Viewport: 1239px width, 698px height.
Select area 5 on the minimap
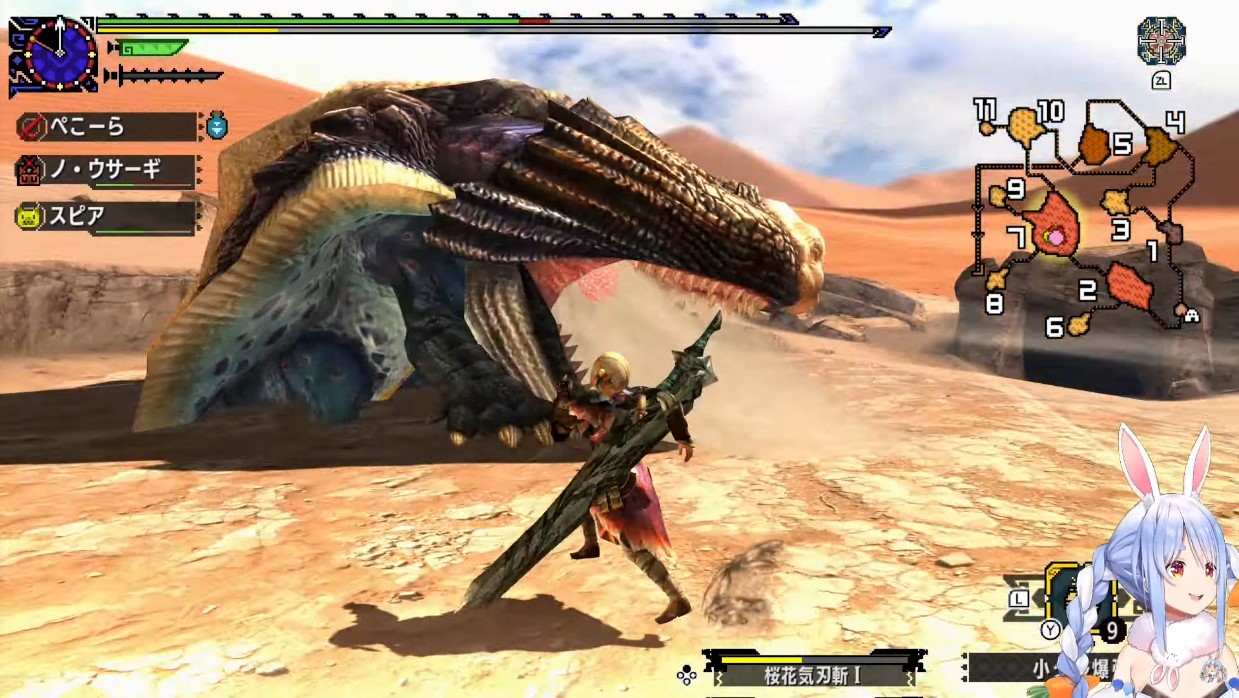(x=1097, y=146)
